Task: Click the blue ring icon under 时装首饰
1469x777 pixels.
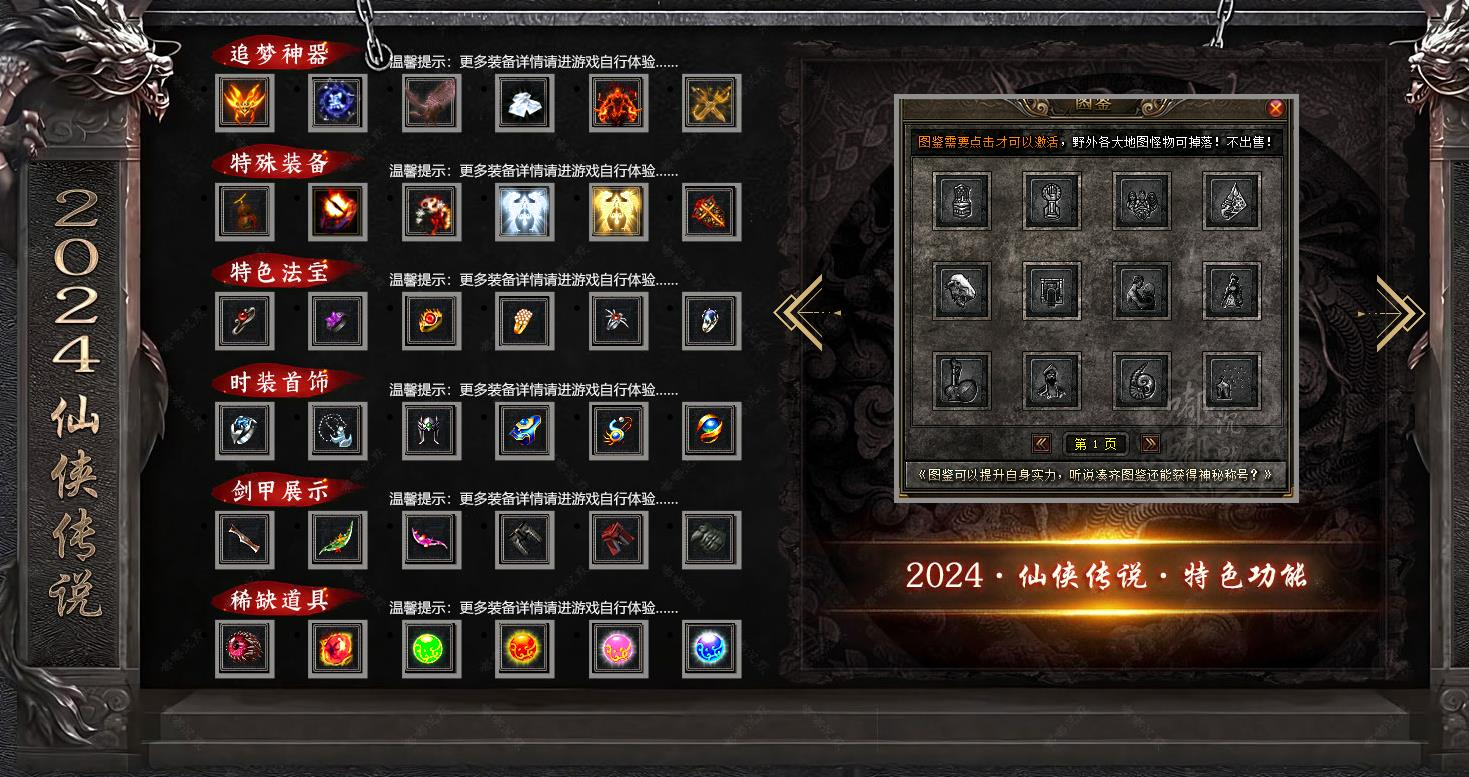Action: (245, 431)
